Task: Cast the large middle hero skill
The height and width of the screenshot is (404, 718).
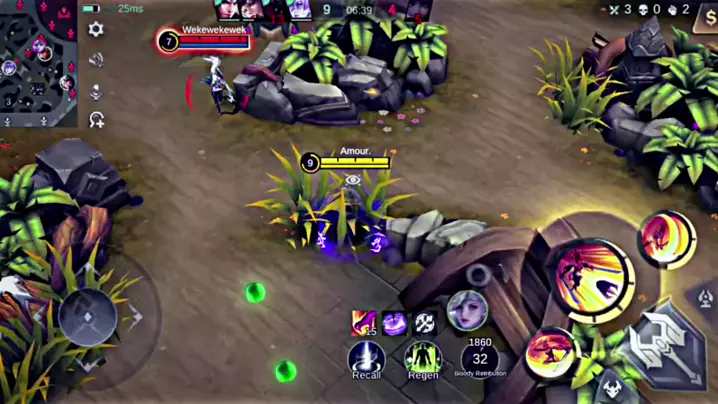Action: 588,279
